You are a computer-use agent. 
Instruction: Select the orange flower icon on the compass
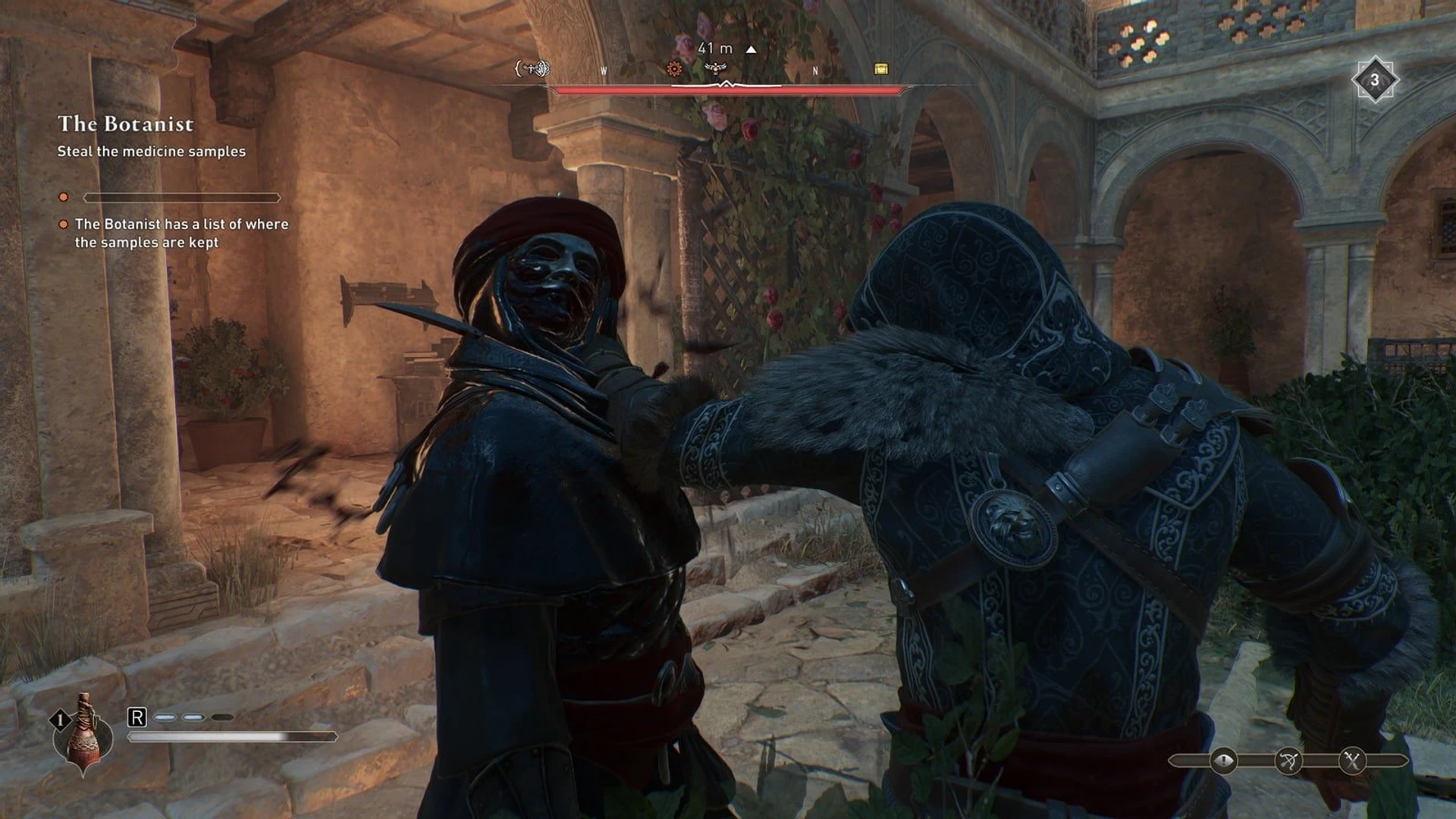[674, 70]
